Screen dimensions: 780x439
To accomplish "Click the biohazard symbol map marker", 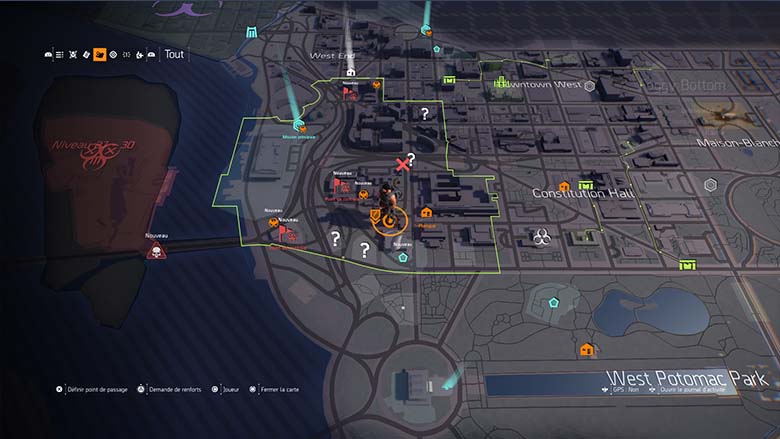I will tap(541, 237).
